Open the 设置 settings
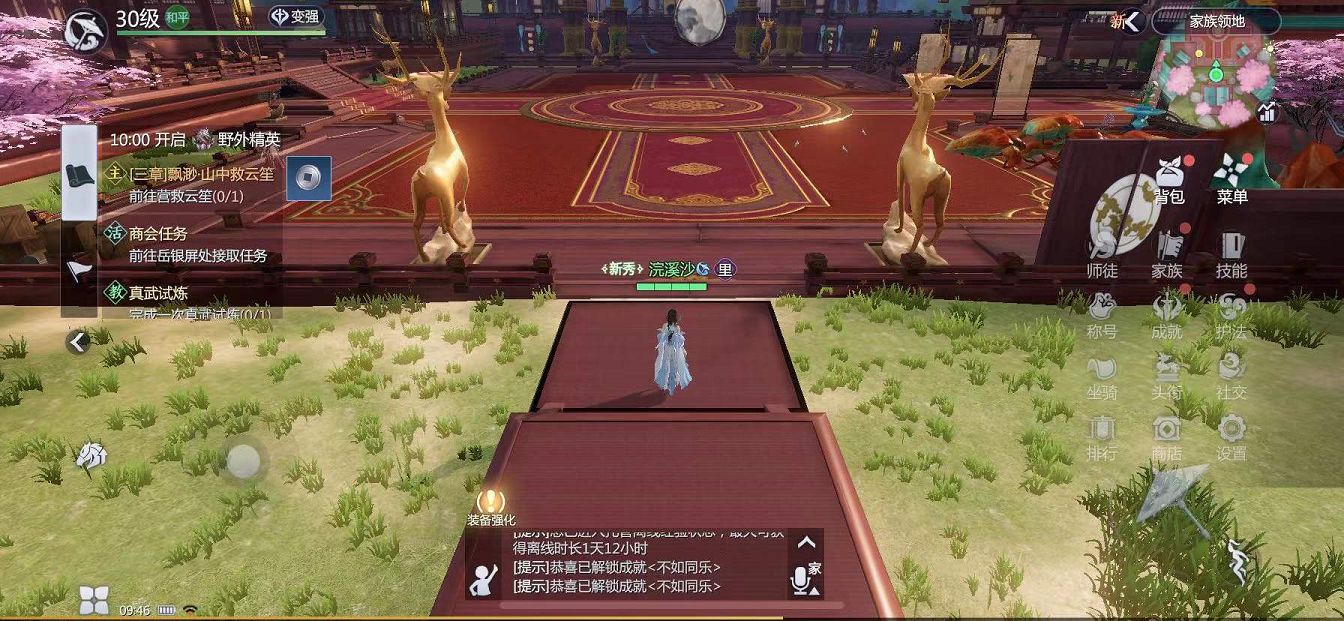Screen dimensions: 1344x621 (x=1231, y=438)
